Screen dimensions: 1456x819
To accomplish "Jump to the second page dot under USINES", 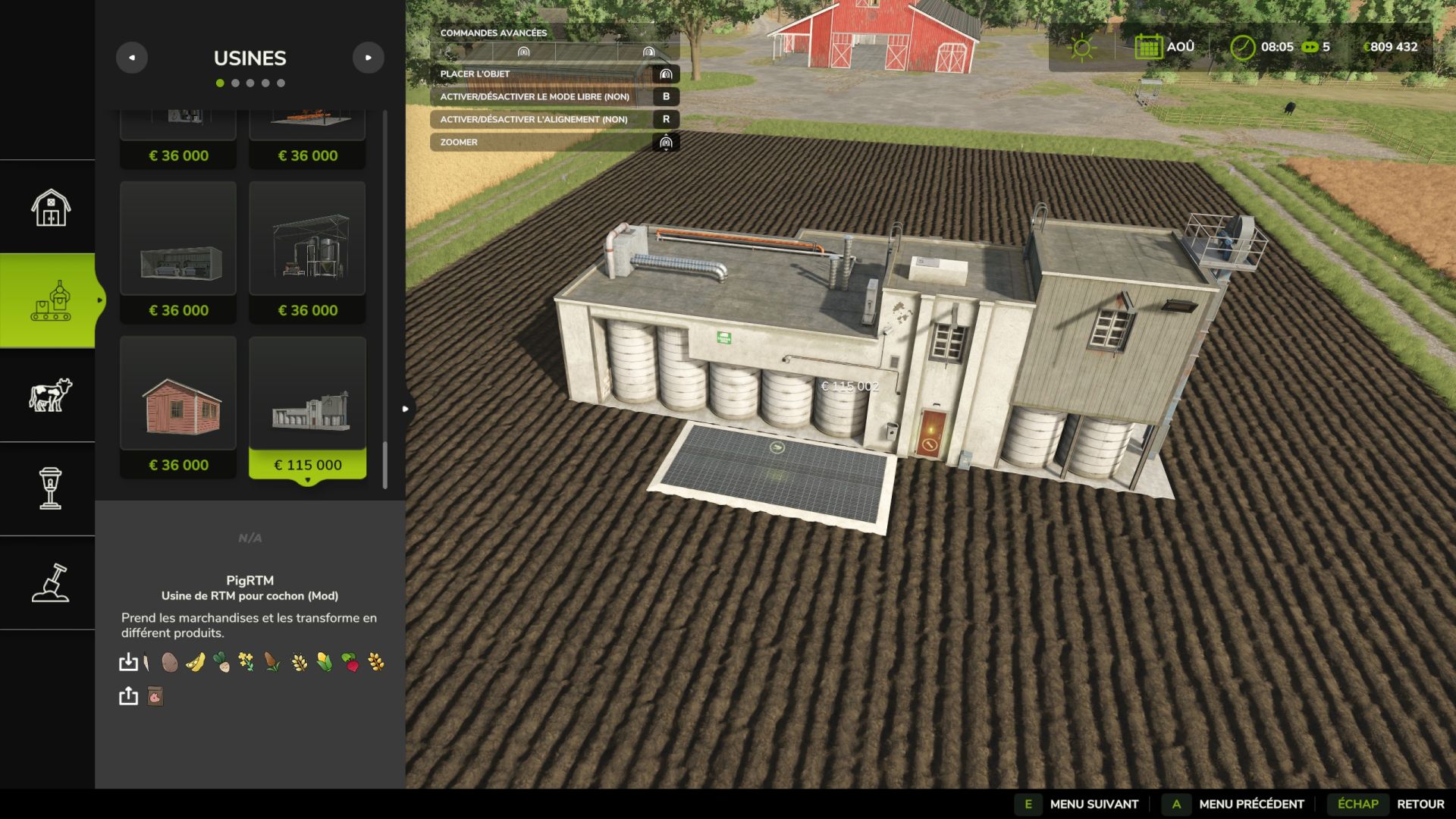I will (x=235, y=83).
